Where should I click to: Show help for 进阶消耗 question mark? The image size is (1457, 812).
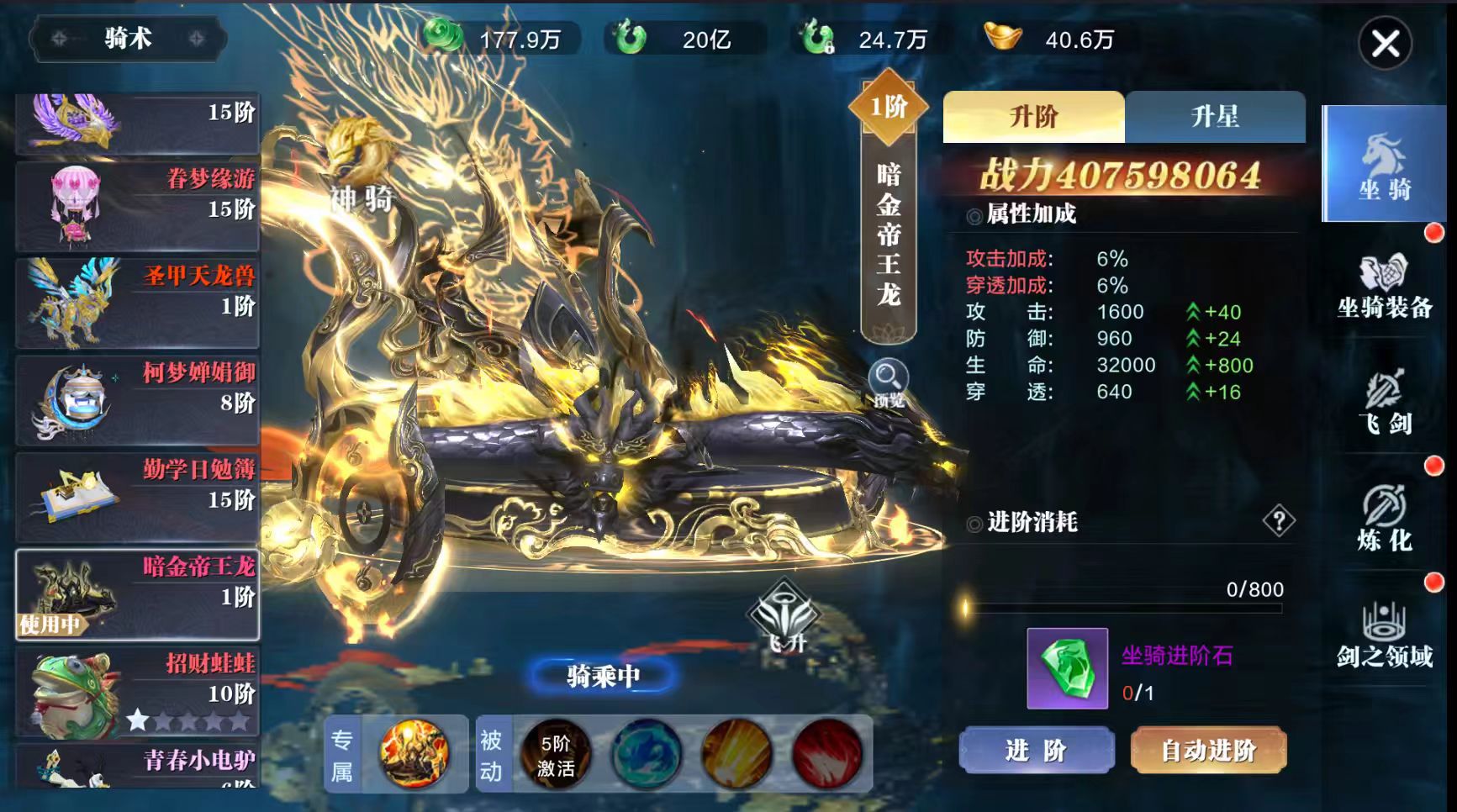pyautogui.click(x=1278, y=521)
